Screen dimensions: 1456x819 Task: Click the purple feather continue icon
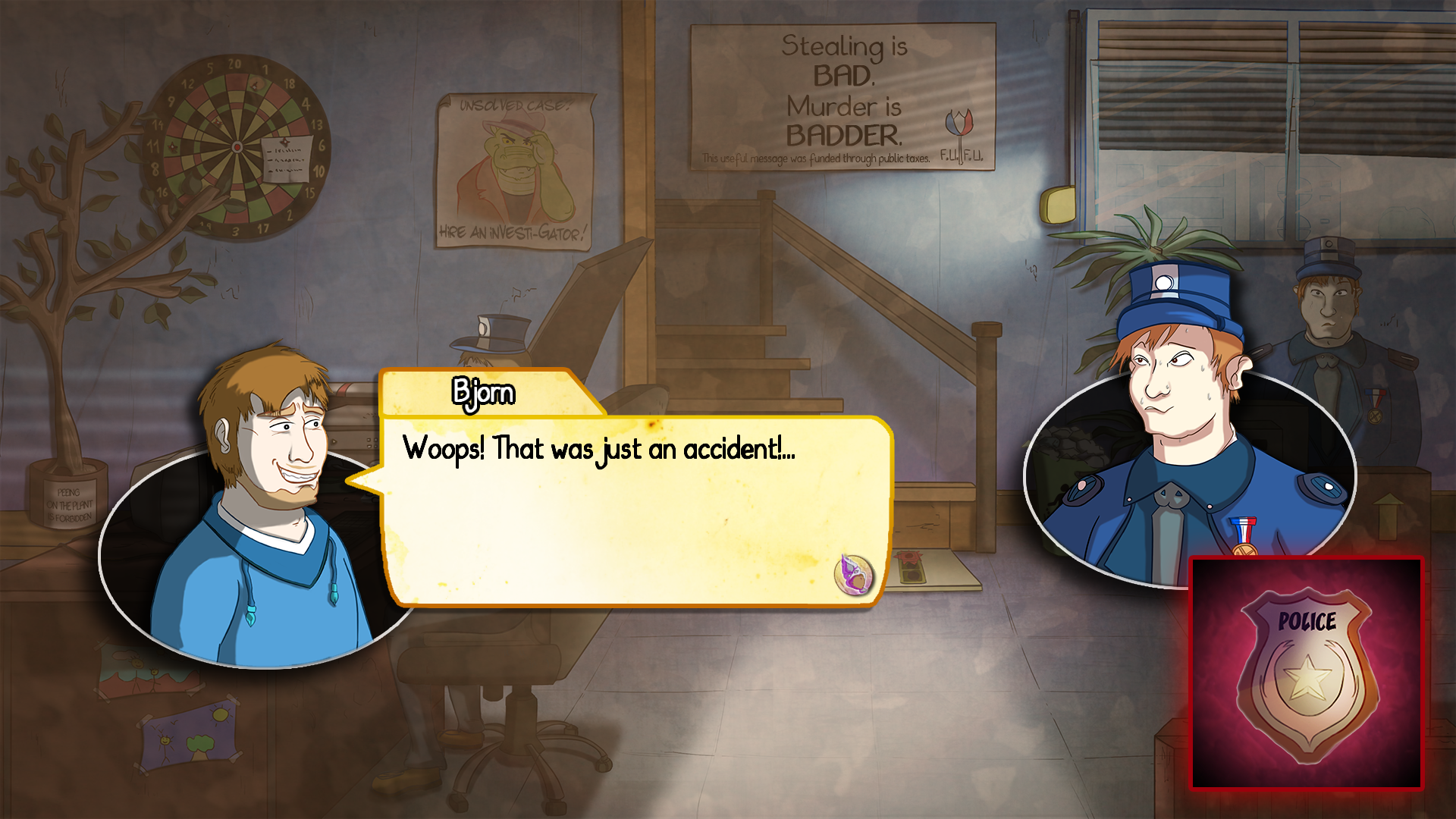tap(854, 574)
